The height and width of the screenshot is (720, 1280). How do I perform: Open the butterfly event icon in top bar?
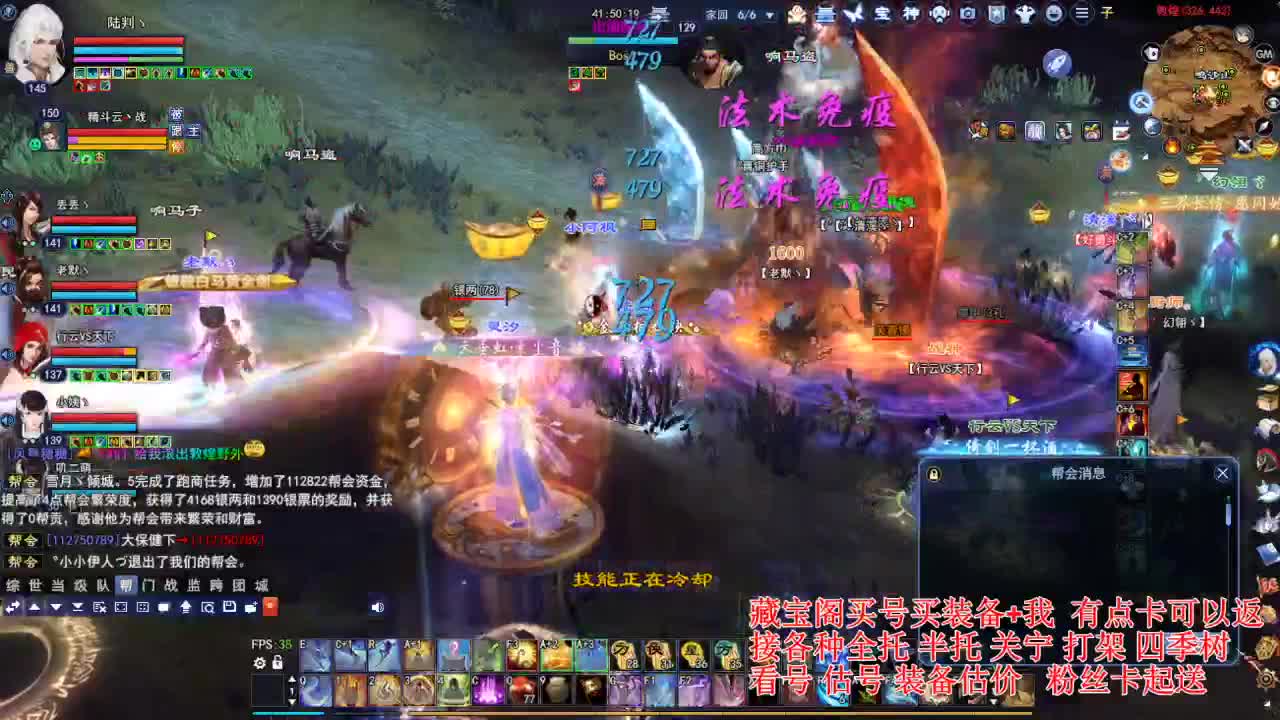(855, 13)
